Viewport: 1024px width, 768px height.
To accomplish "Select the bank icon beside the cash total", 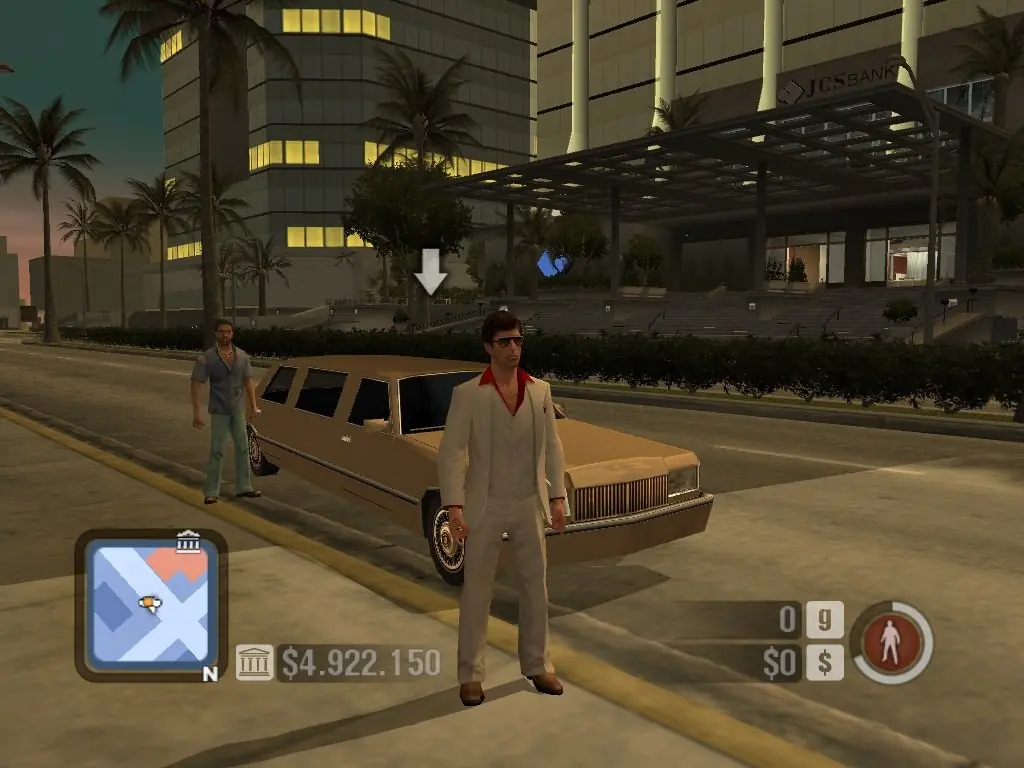I will pos(254,662).
